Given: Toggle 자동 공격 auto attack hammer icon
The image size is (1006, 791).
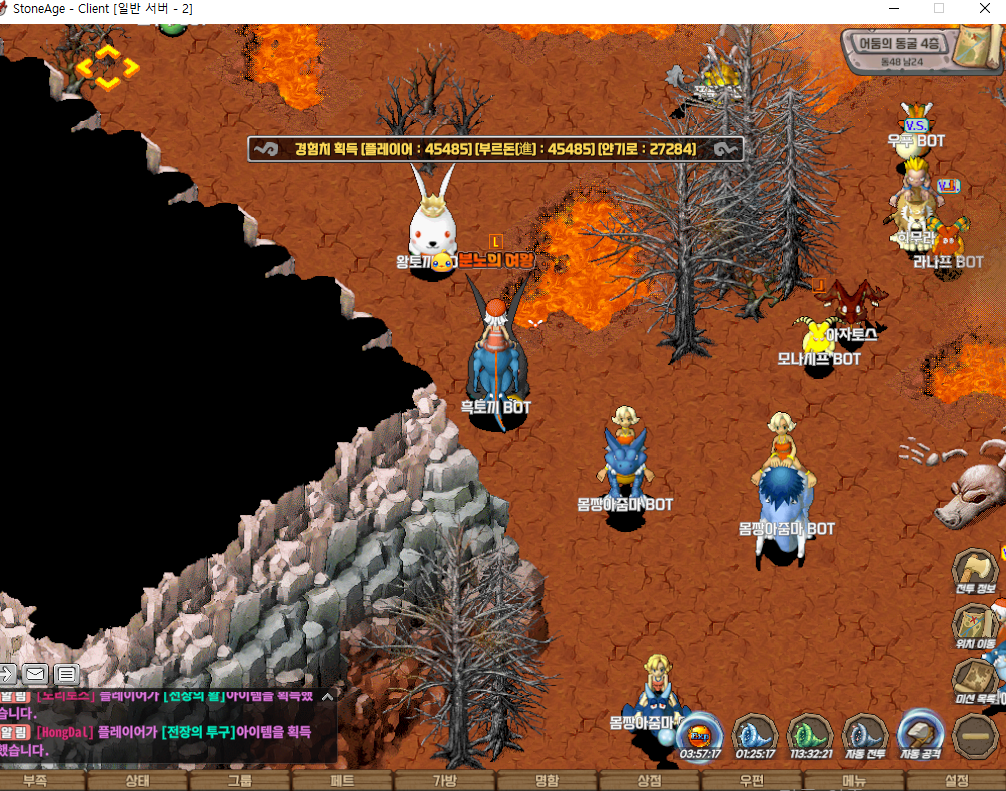Looking at the screenshot, I should 921,734.
